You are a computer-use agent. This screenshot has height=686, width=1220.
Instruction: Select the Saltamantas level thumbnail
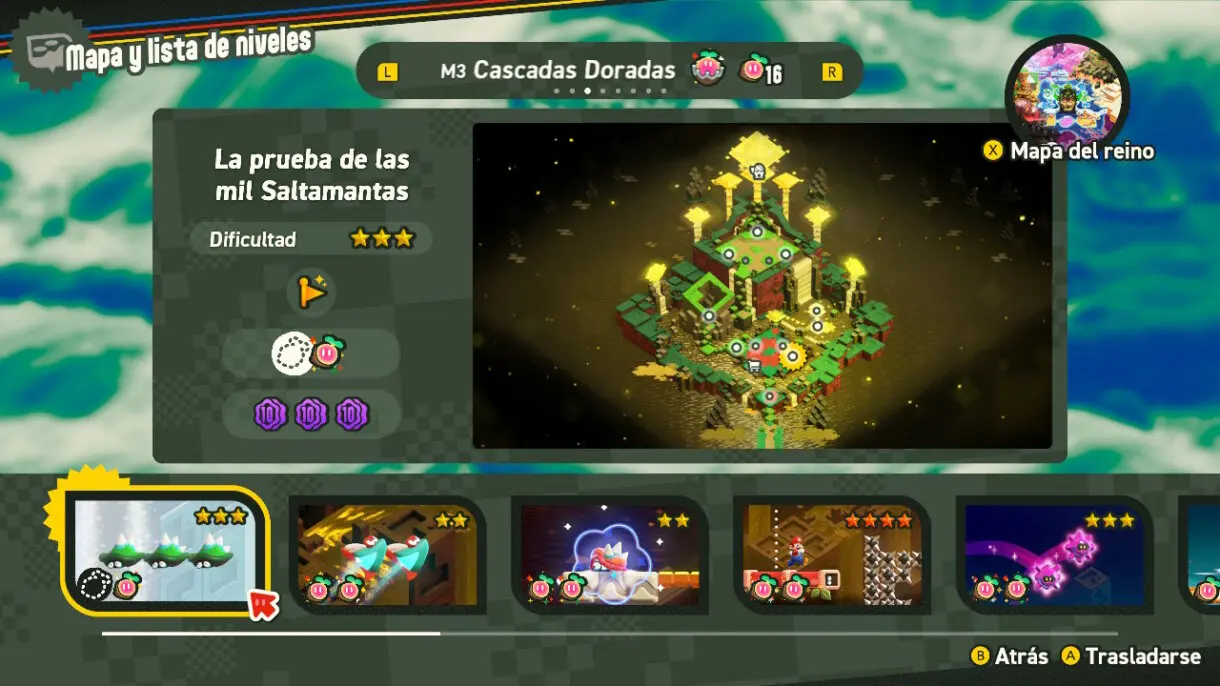167,551
